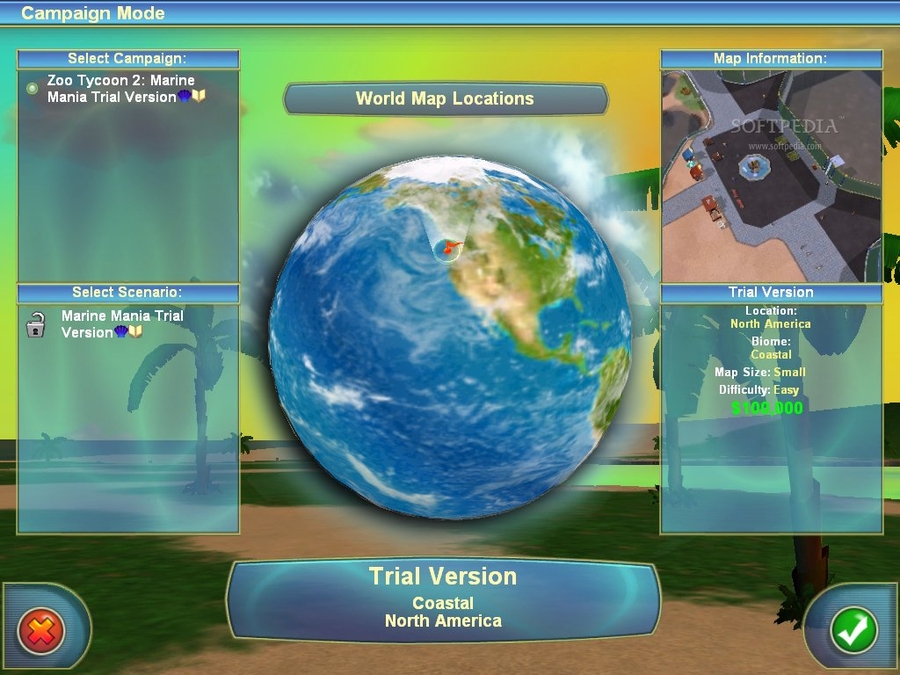This screenshot has height=675, width=900.
Task: Open the map preview thumbnail
Action: coord(771,175)
